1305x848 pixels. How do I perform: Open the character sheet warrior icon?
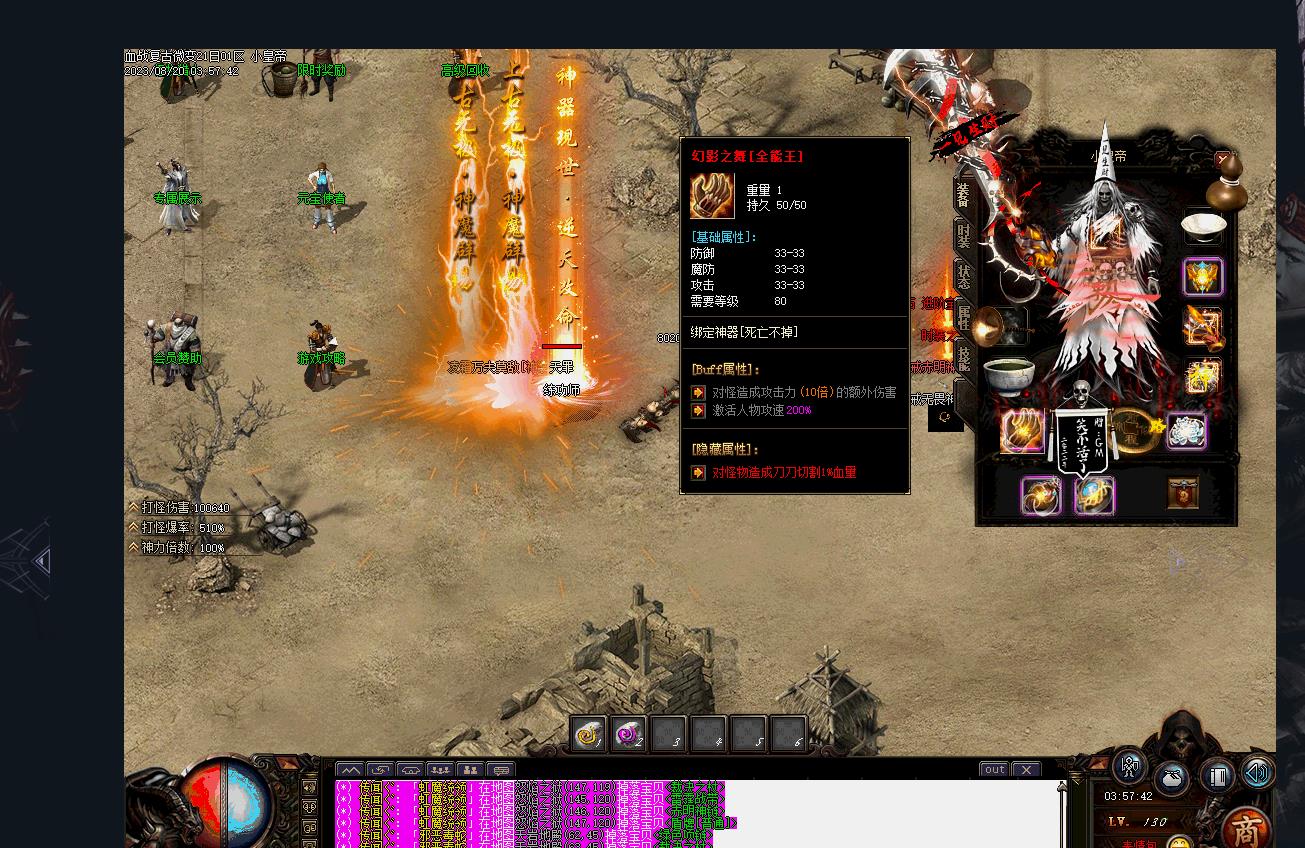[x=1130, y=767]
